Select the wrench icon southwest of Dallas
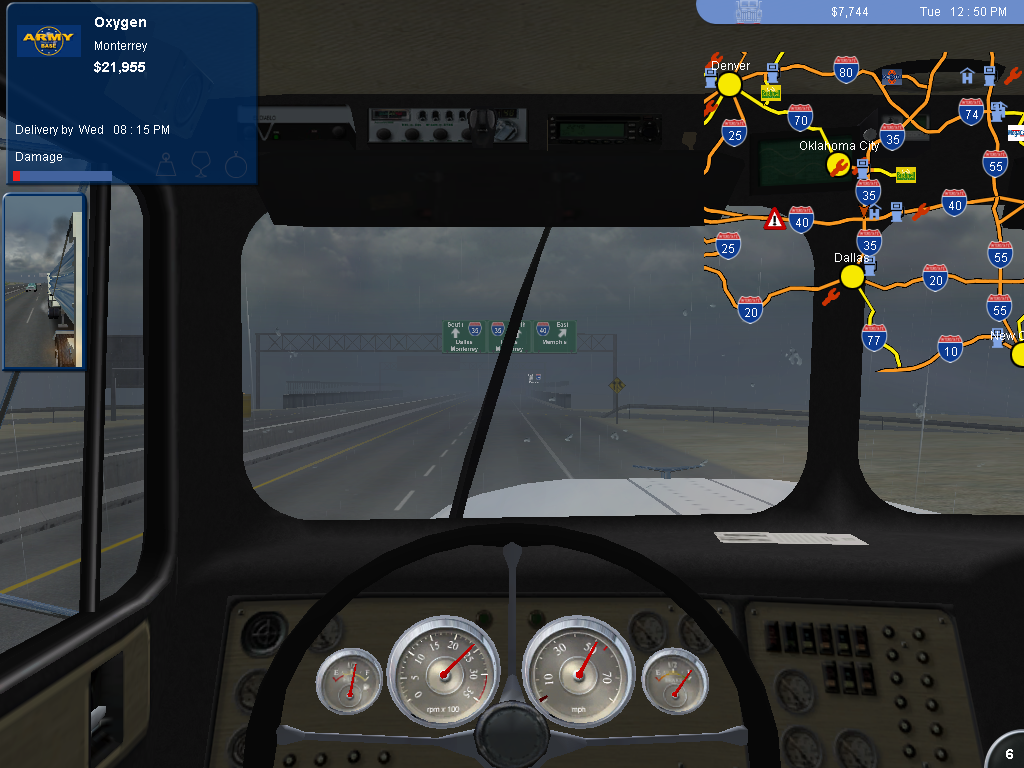This screenshot has height=768, width=1024. pos(829,296)
